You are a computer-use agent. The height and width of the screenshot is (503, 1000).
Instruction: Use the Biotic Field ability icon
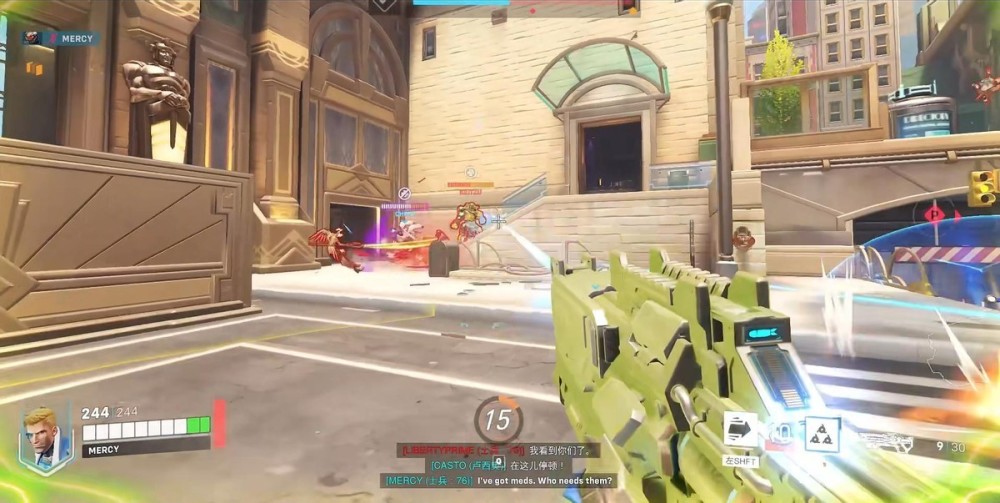pyautogui.click(x=822, y=434)
